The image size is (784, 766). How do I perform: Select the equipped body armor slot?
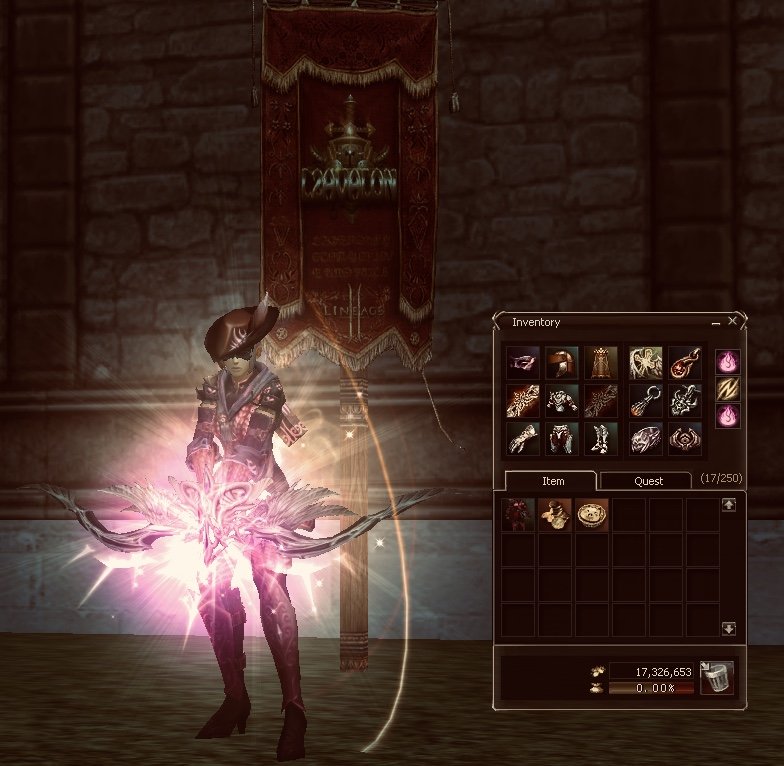561,400
